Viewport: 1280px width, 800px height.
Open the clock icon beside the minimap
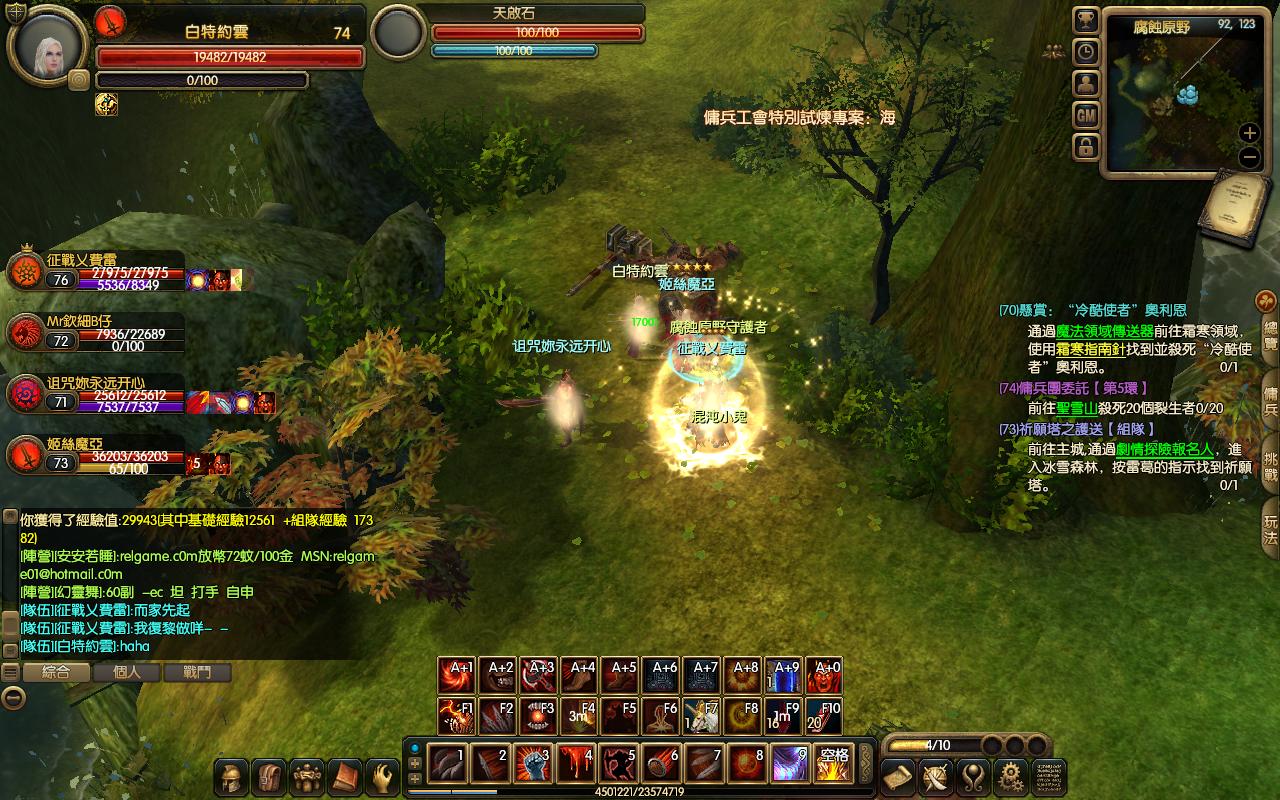point(1086,51)
